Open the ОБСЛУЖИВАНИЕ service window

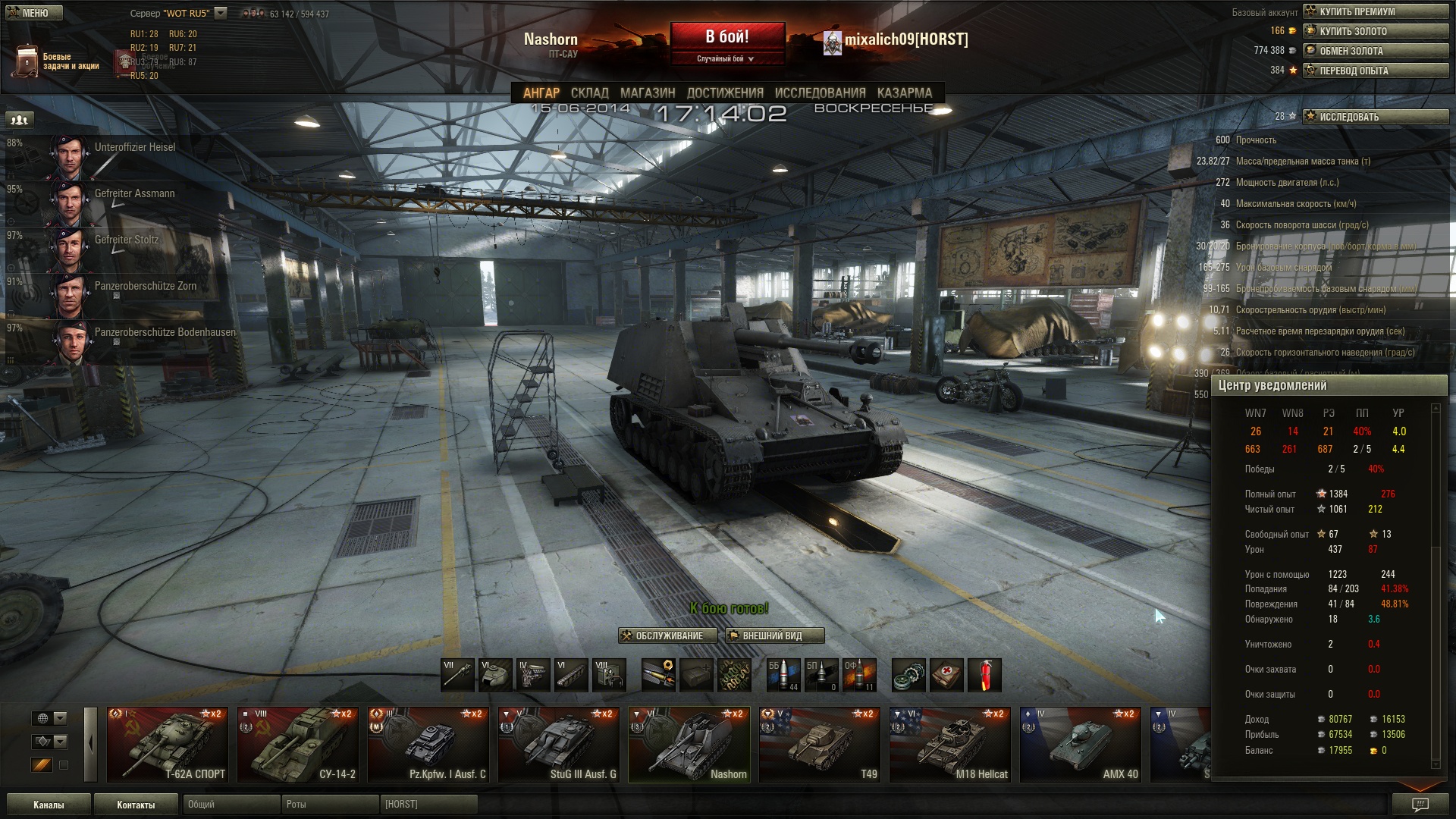667,635
